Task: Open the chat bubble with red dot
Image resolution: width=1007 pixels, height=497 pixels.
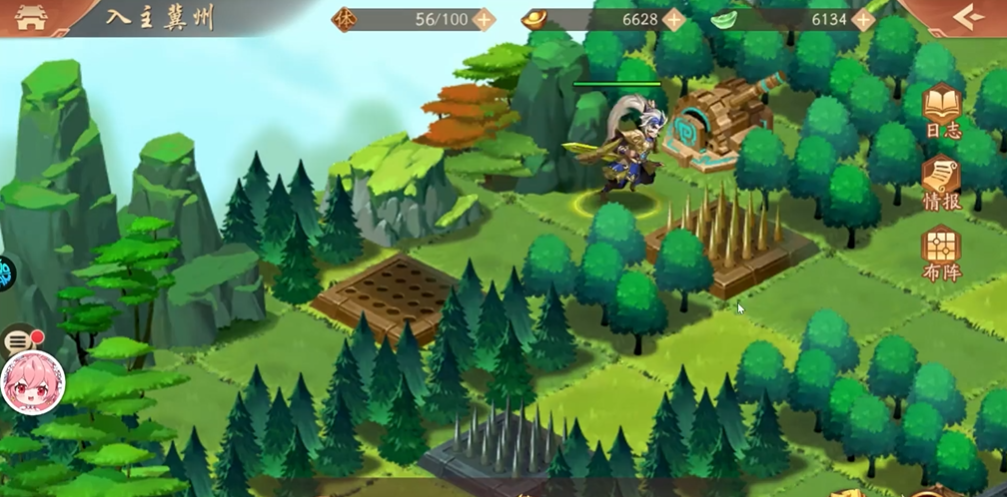Action: [20, 342]
